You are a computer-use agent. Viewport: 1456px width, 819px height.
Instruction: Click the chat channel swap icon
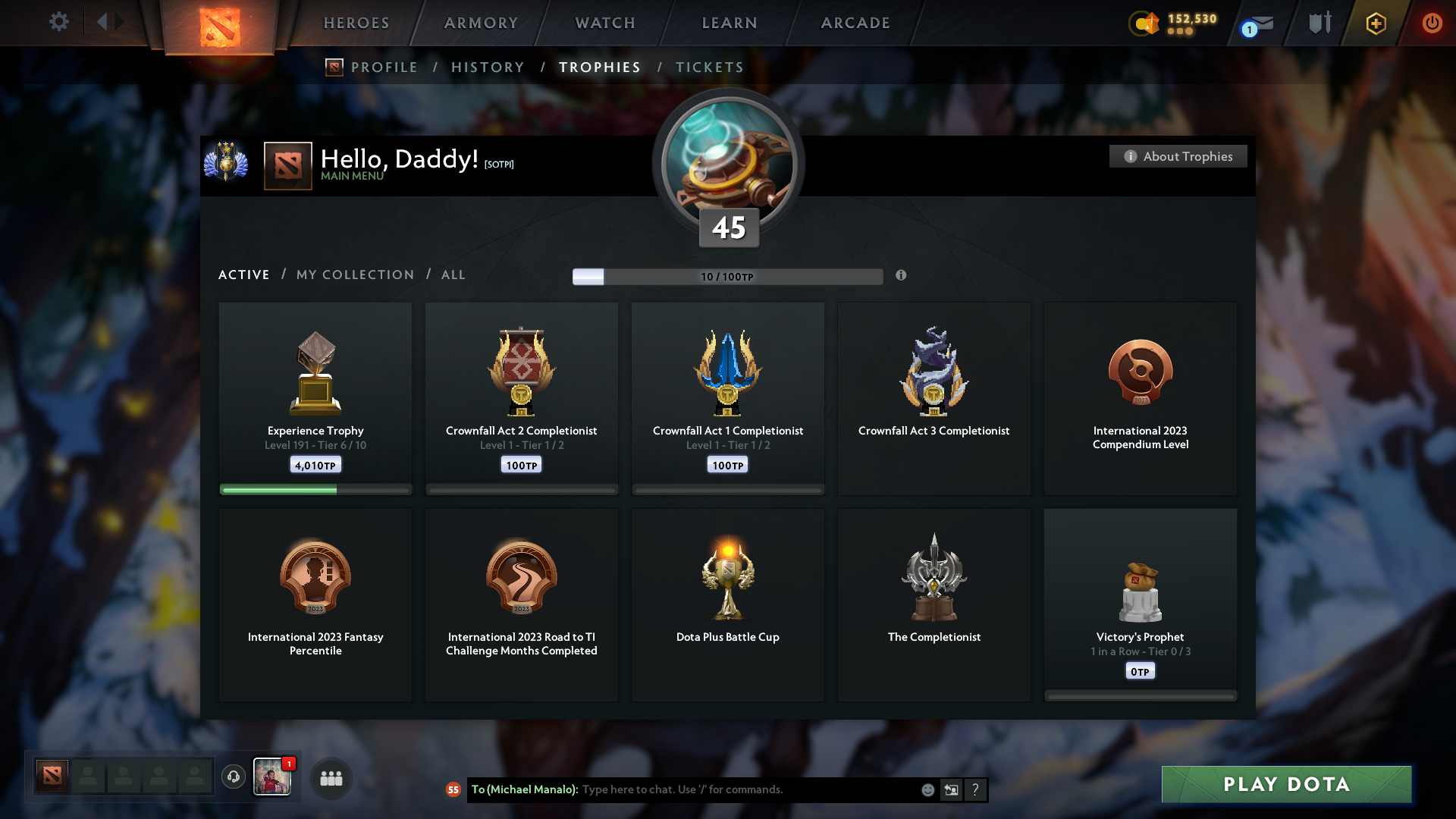tap(951, 789)
